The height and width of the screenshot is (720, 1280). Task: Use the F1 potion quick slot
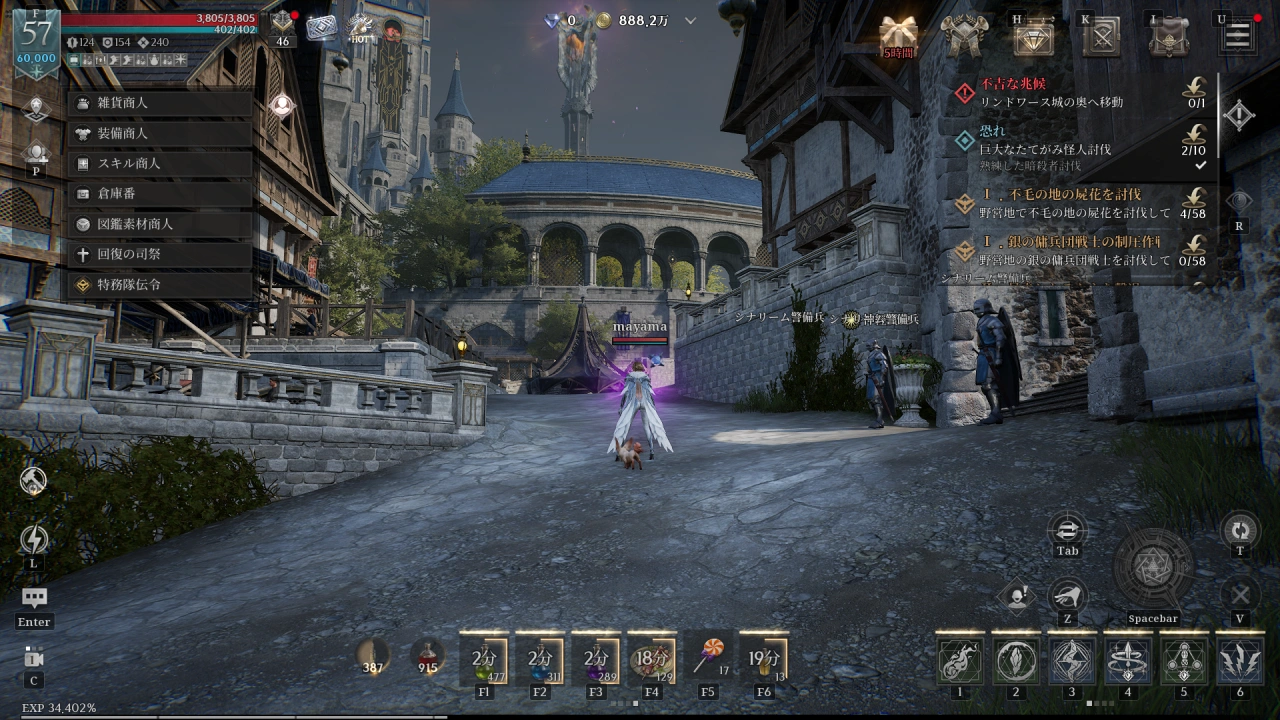coord(484,659)
